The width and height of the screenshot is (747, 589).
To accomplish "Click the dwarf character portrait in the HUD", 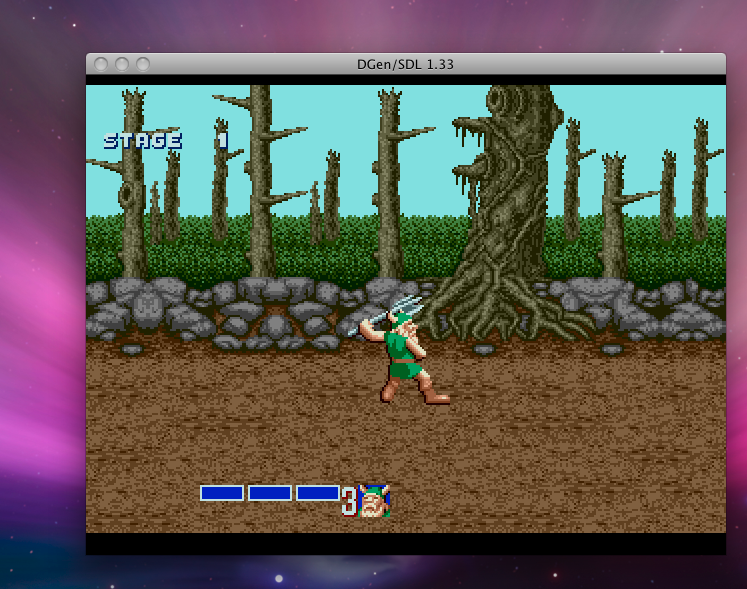I will pyautogui.click(x=374, y=500).
